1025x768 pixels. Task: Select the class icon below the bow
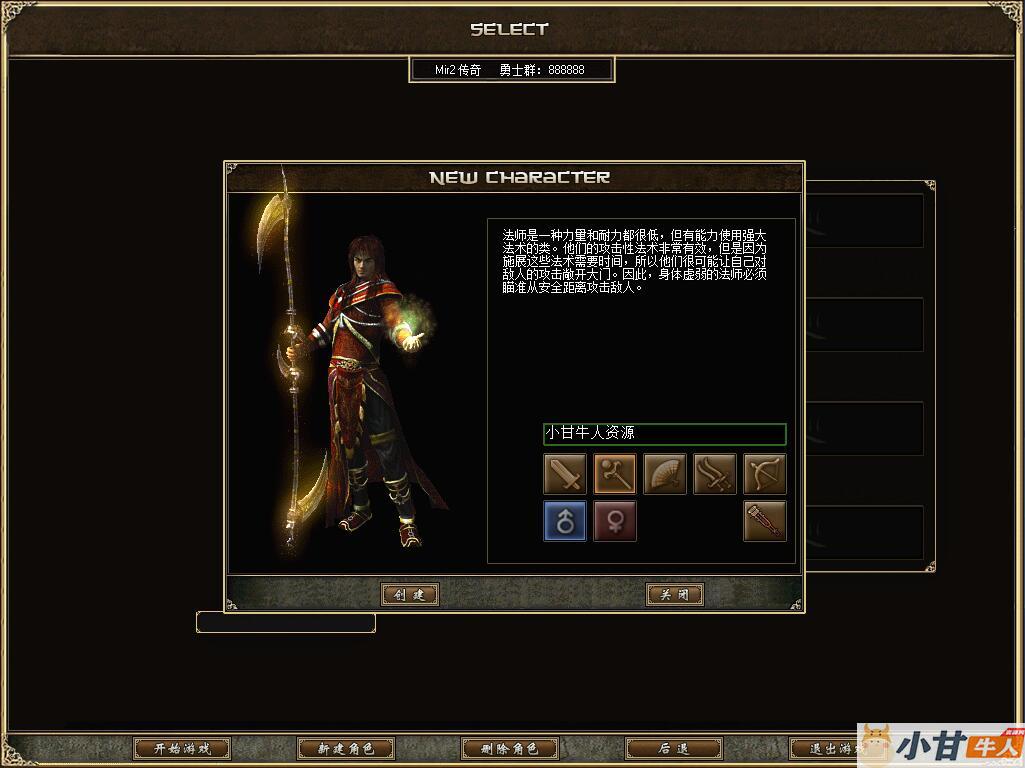[765, 521]
